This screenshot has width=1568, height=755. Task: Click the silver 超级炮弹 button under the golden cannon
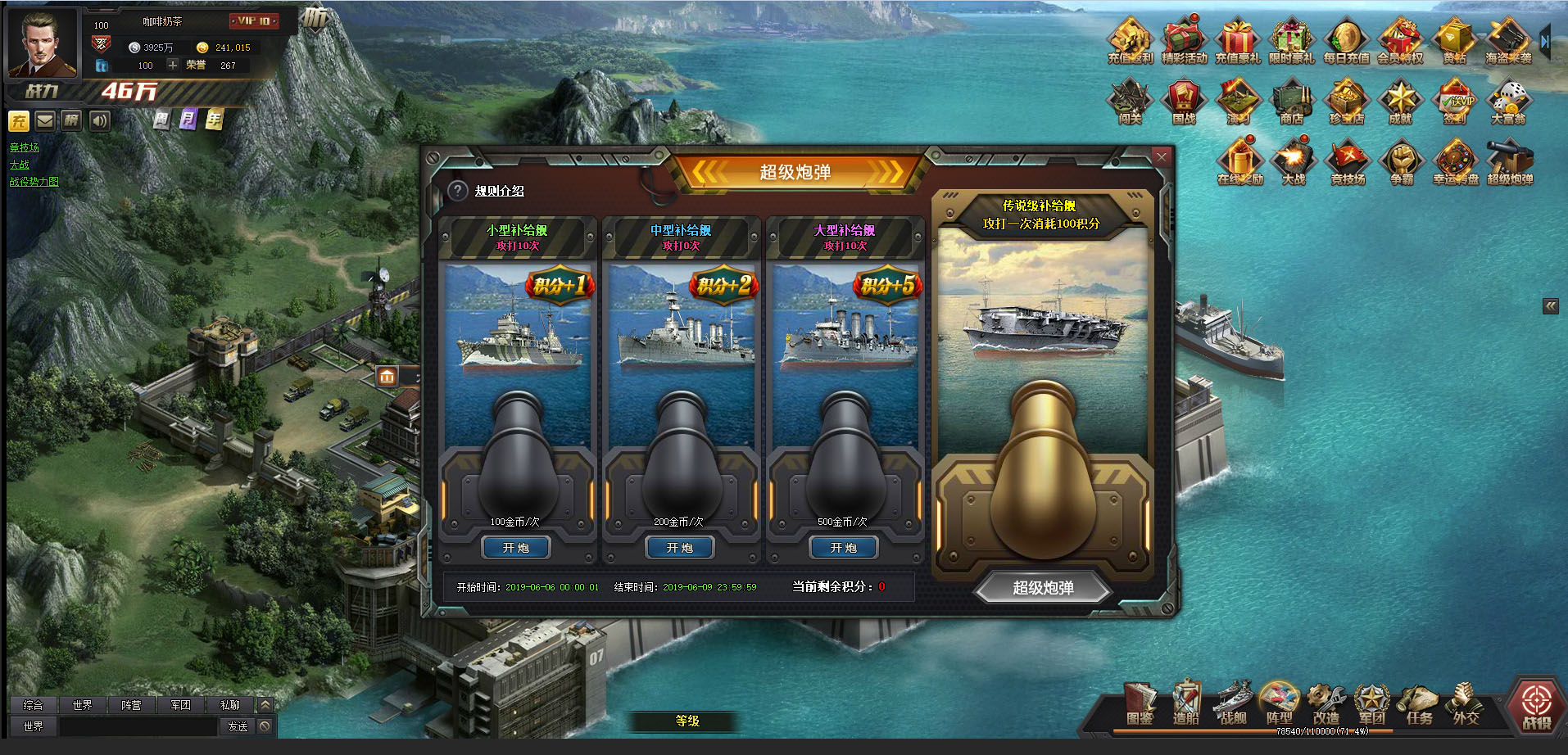[1042, 588]
